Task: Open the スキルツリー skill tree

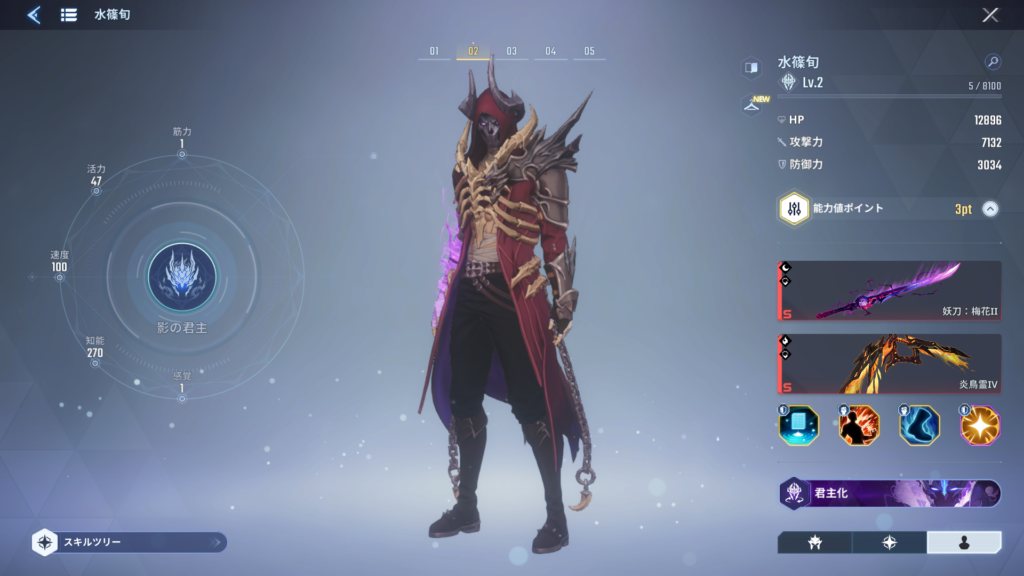Action: click(x=128, y=542)
